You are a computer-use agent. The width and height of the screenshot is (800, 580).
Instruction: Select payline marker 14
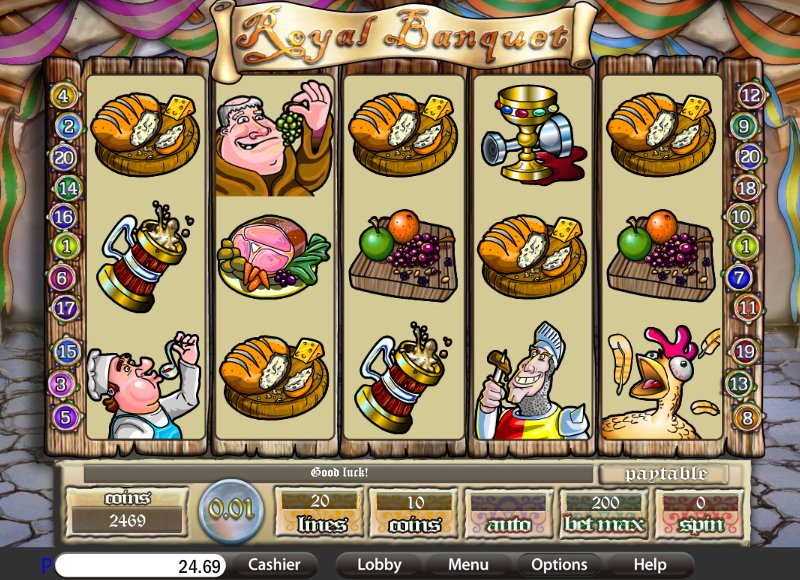click(66, 187)
